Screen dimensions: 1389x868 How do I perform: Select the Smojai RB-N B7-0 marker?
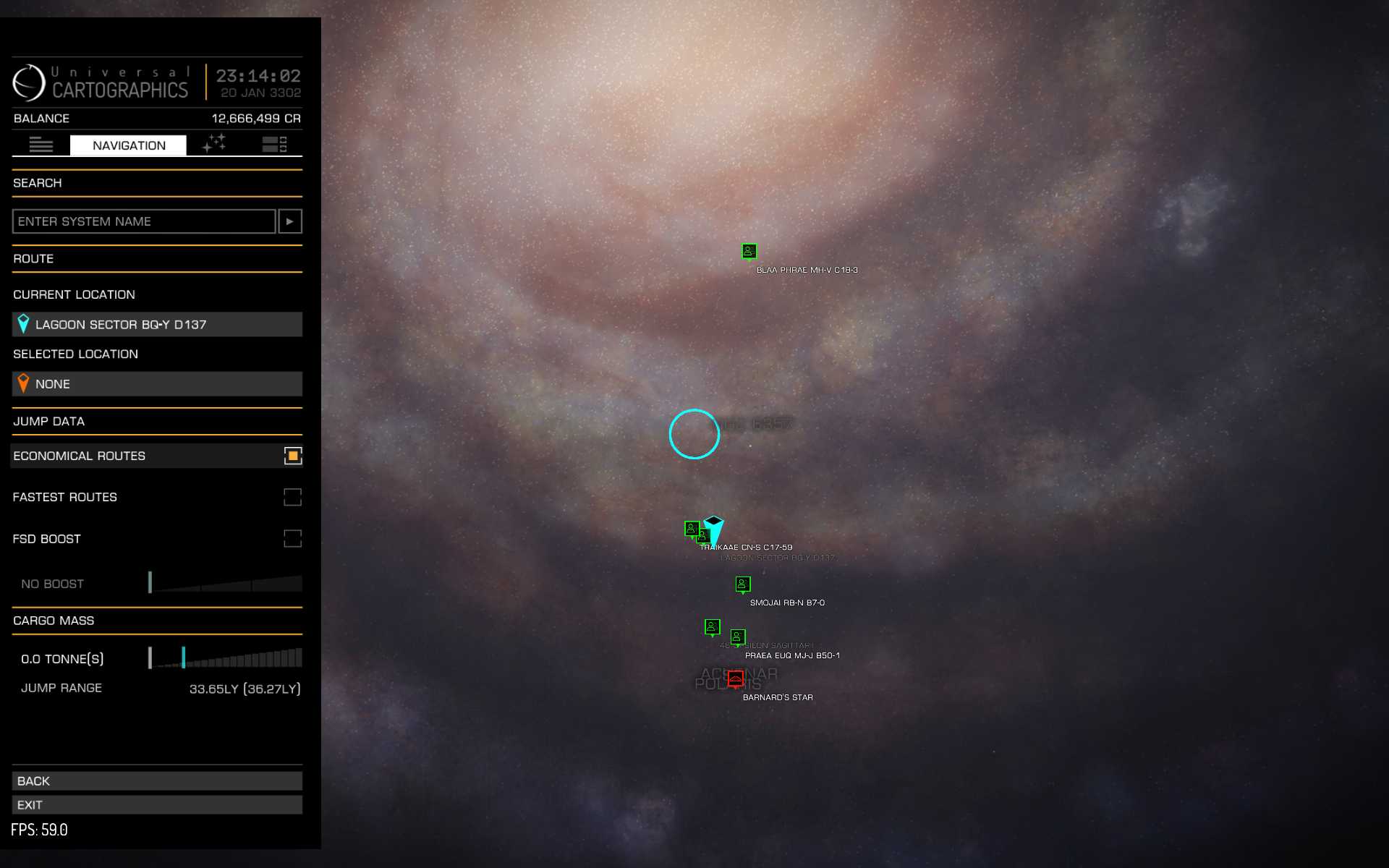click(743, 584)
